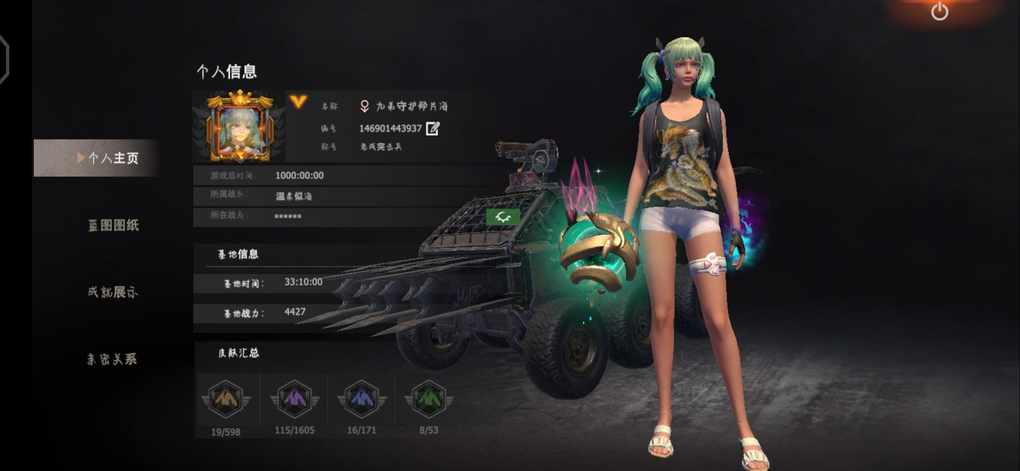Click the edit icon beside the player ID

433,128
